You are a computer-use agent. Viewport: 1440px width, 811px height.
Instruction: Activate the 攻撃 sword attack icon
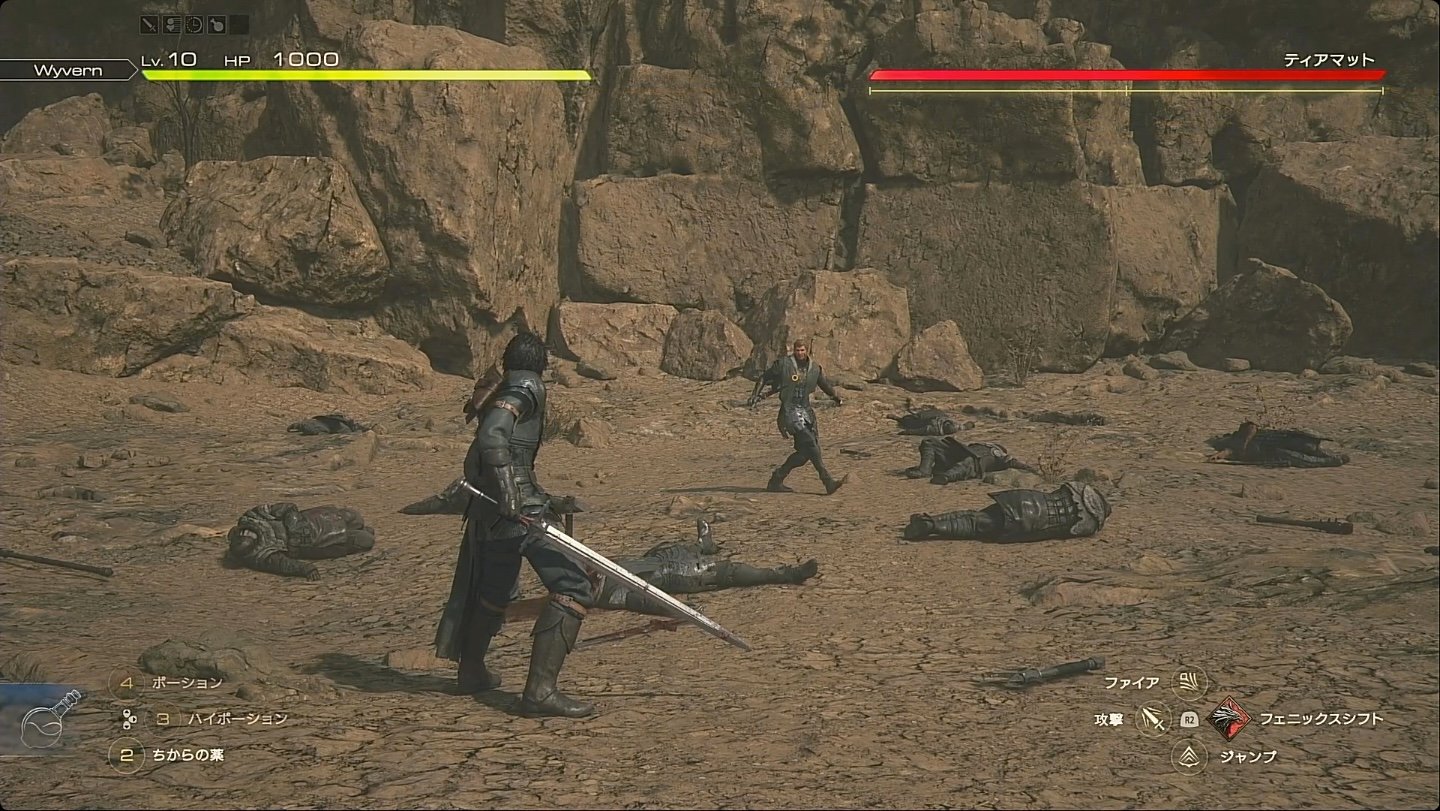pyautogui.click(x=1153, y=719)
